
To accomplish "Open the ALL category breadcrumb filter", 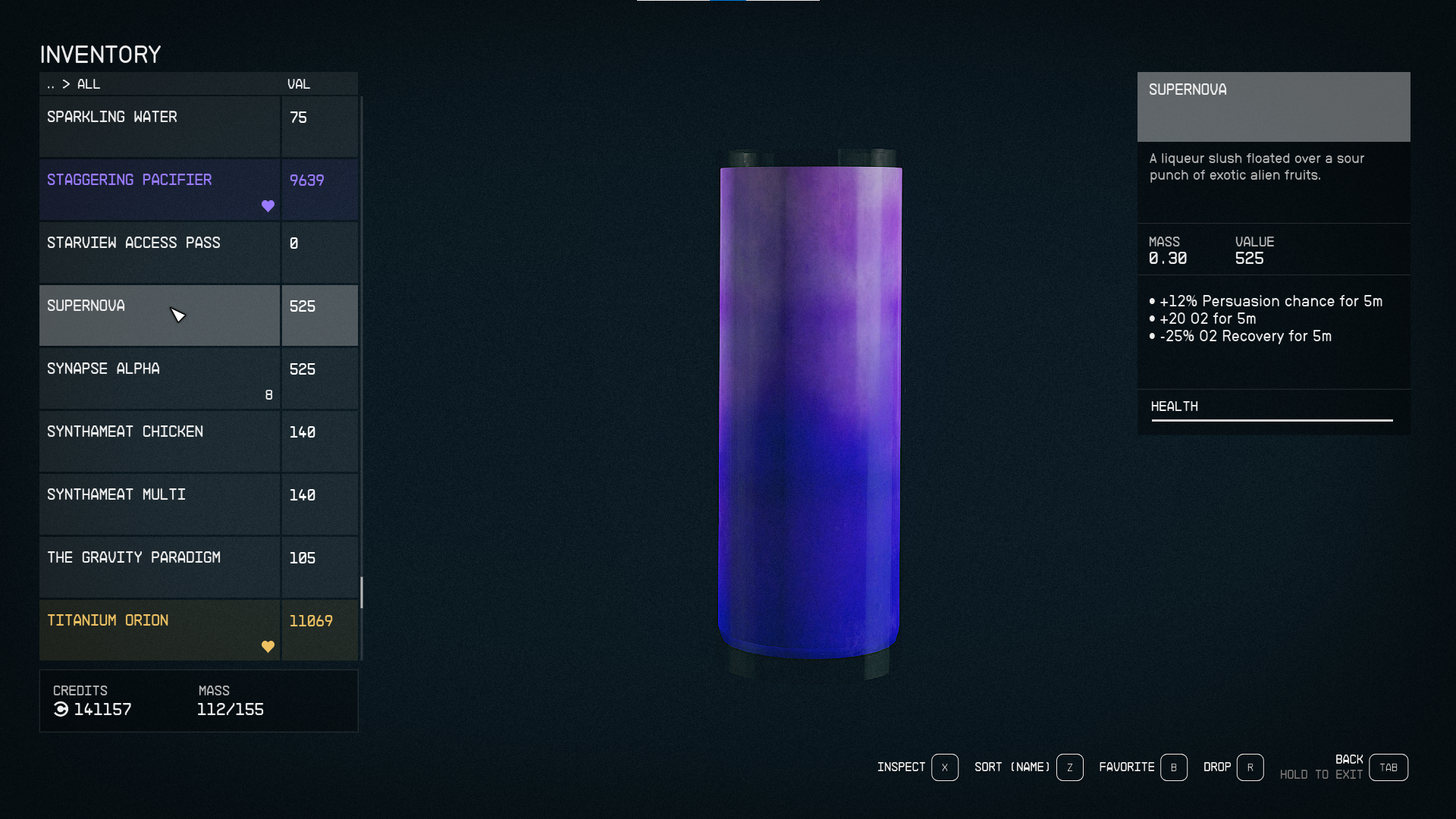I will point(89,84).
